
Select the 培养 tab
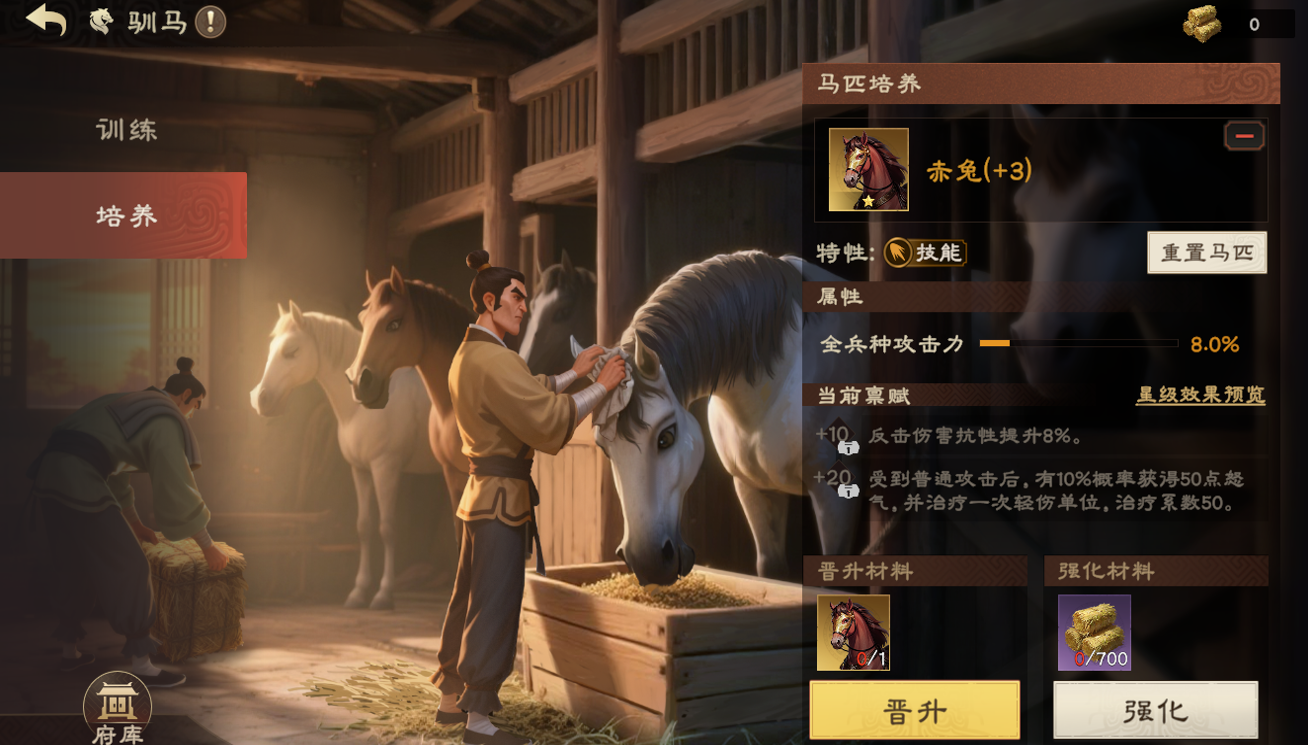click(124, 216)
